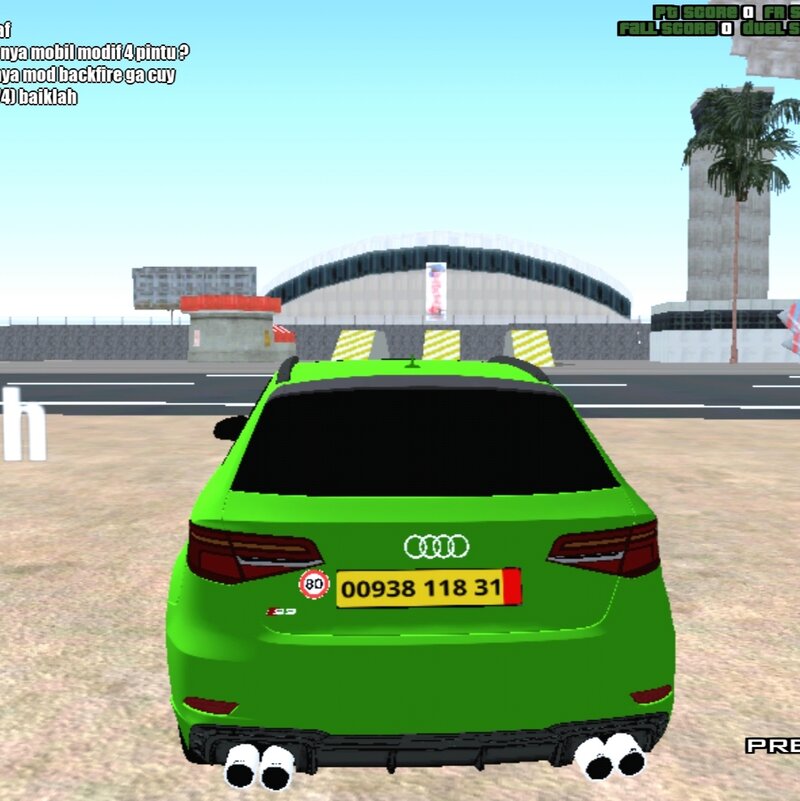Click the chat message about mobil modif 4 pintu
Image resolution: width=800 pixels, height=801 pixels.
coord(94,51)
